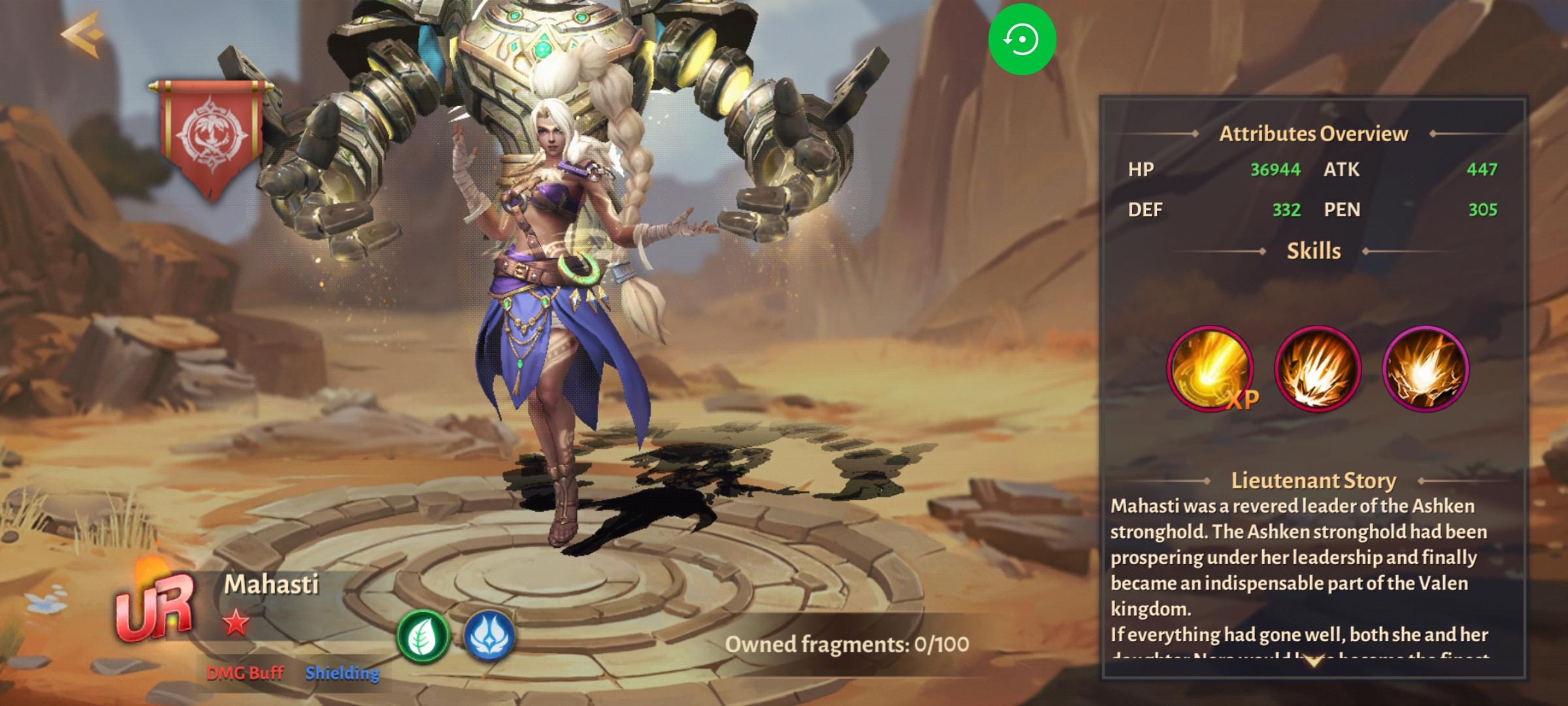Select the blue flame class icon

489,635
